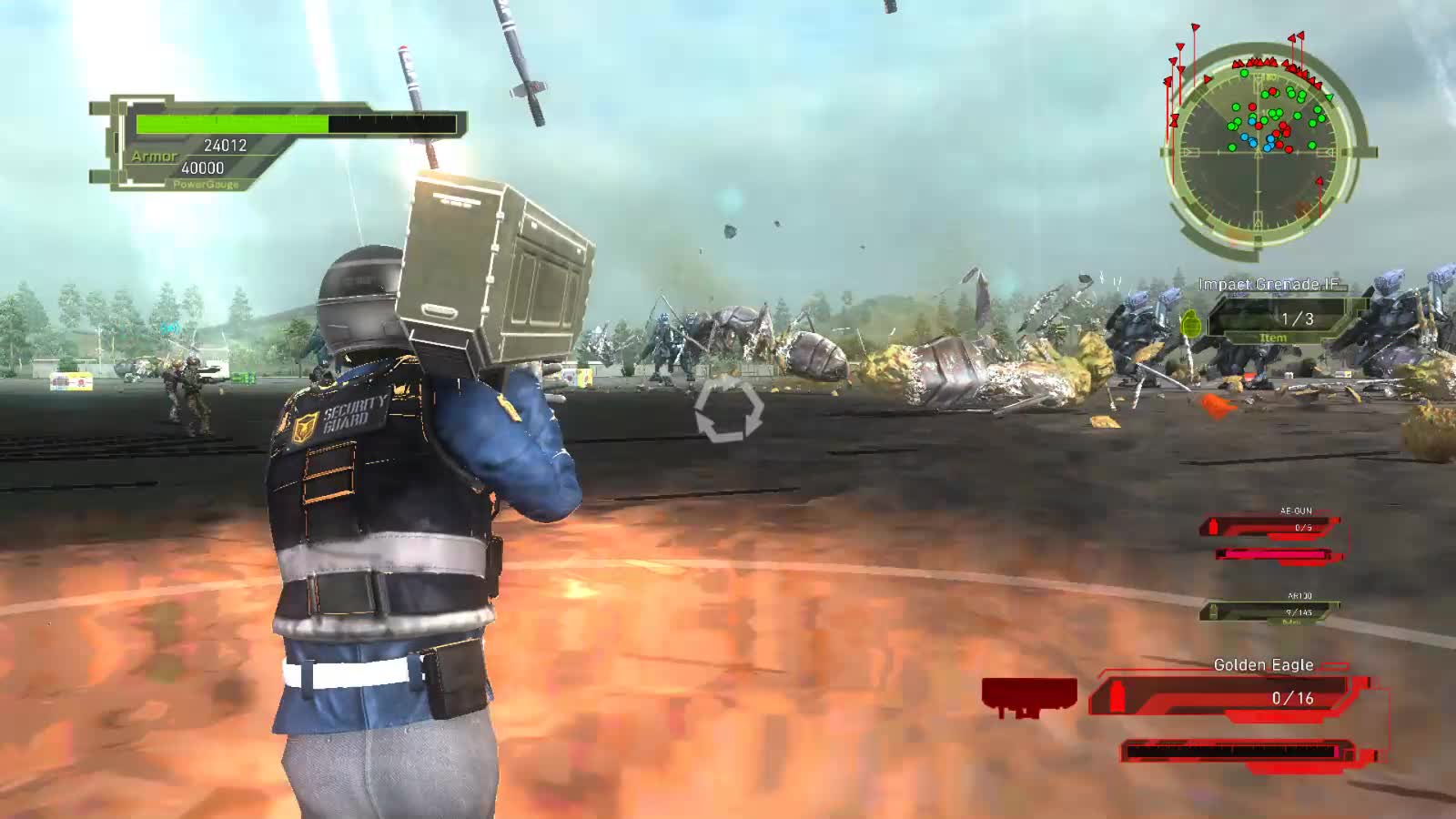
Task: Click the Golden Eagle cartridge icon
Action: [1117, 695]
